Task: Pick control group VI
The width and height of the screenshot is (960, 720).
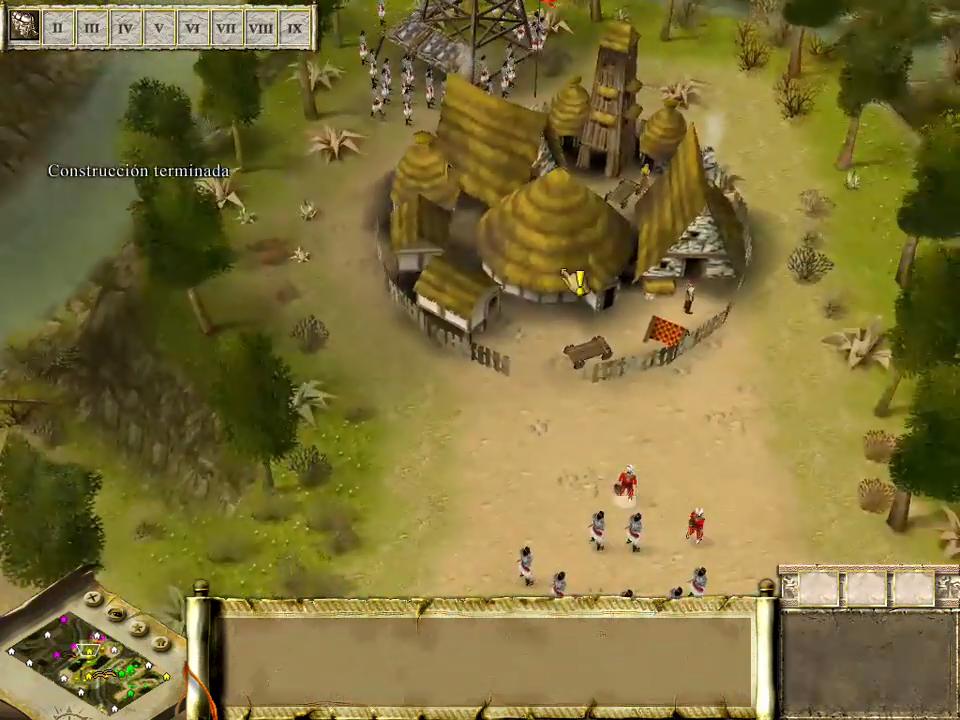Action: click(x=194, y=27)
